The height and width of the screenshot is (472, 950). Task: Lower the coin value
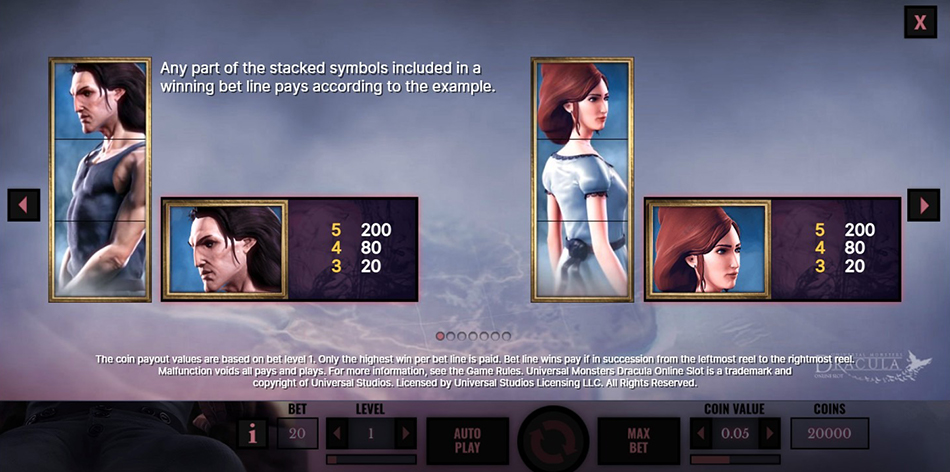click(x=701, y=434)
